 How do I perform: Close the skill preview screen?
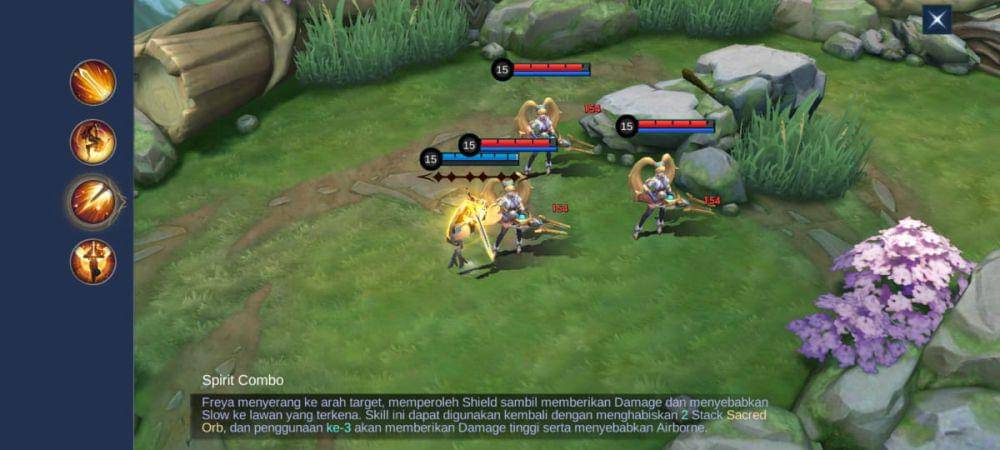pos(936,19)
